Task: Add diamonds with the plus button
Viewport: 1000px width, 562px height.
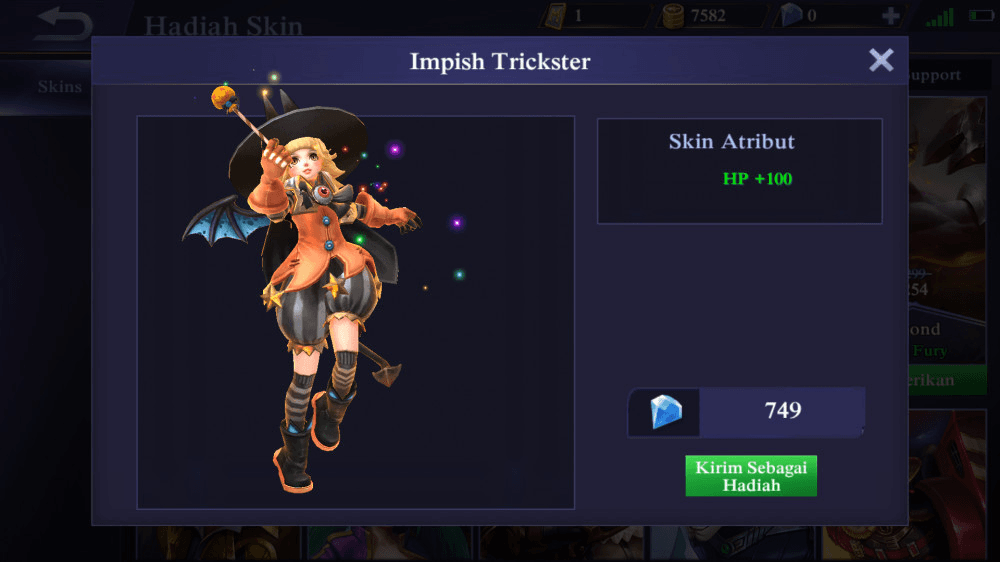Action: [x=890, y=16]
